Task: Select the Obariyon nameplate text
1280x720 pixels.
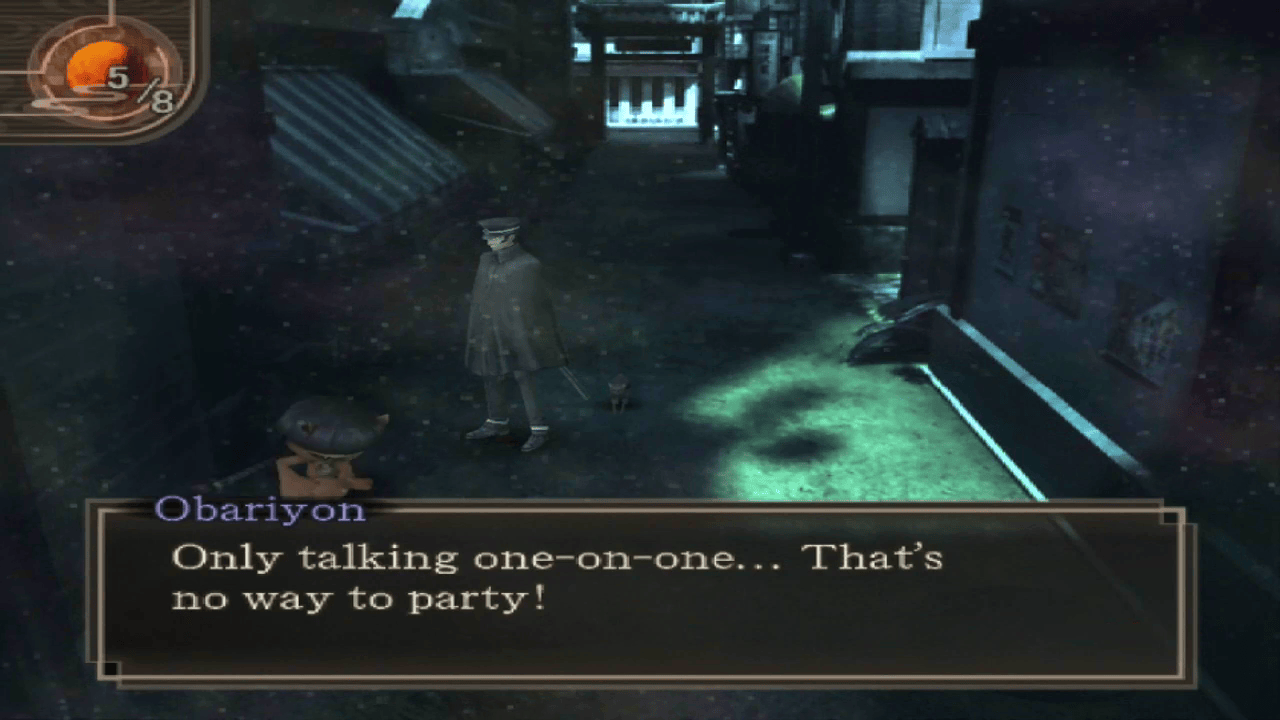Action: coord(265,510)
